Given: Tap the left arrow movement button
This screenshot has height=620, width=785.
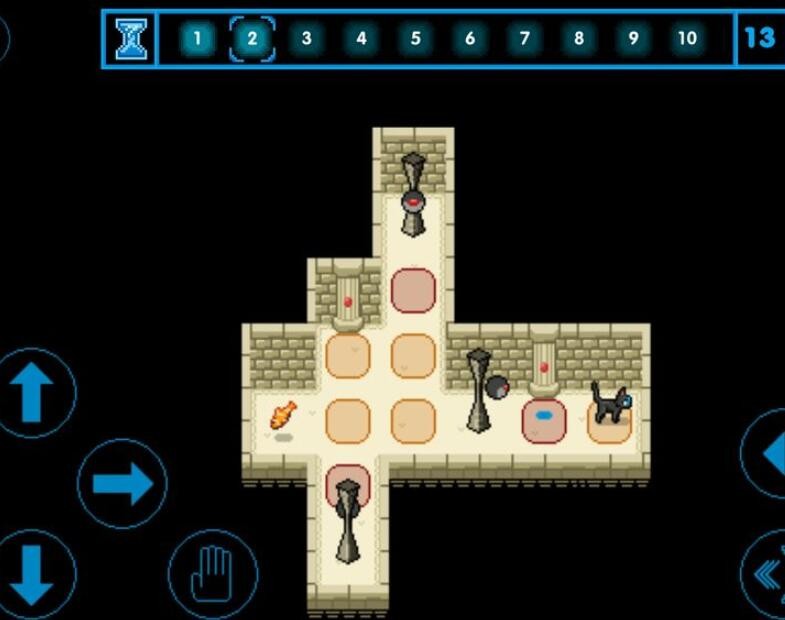Looking at the screenshot, I should (x=768, y=453).
